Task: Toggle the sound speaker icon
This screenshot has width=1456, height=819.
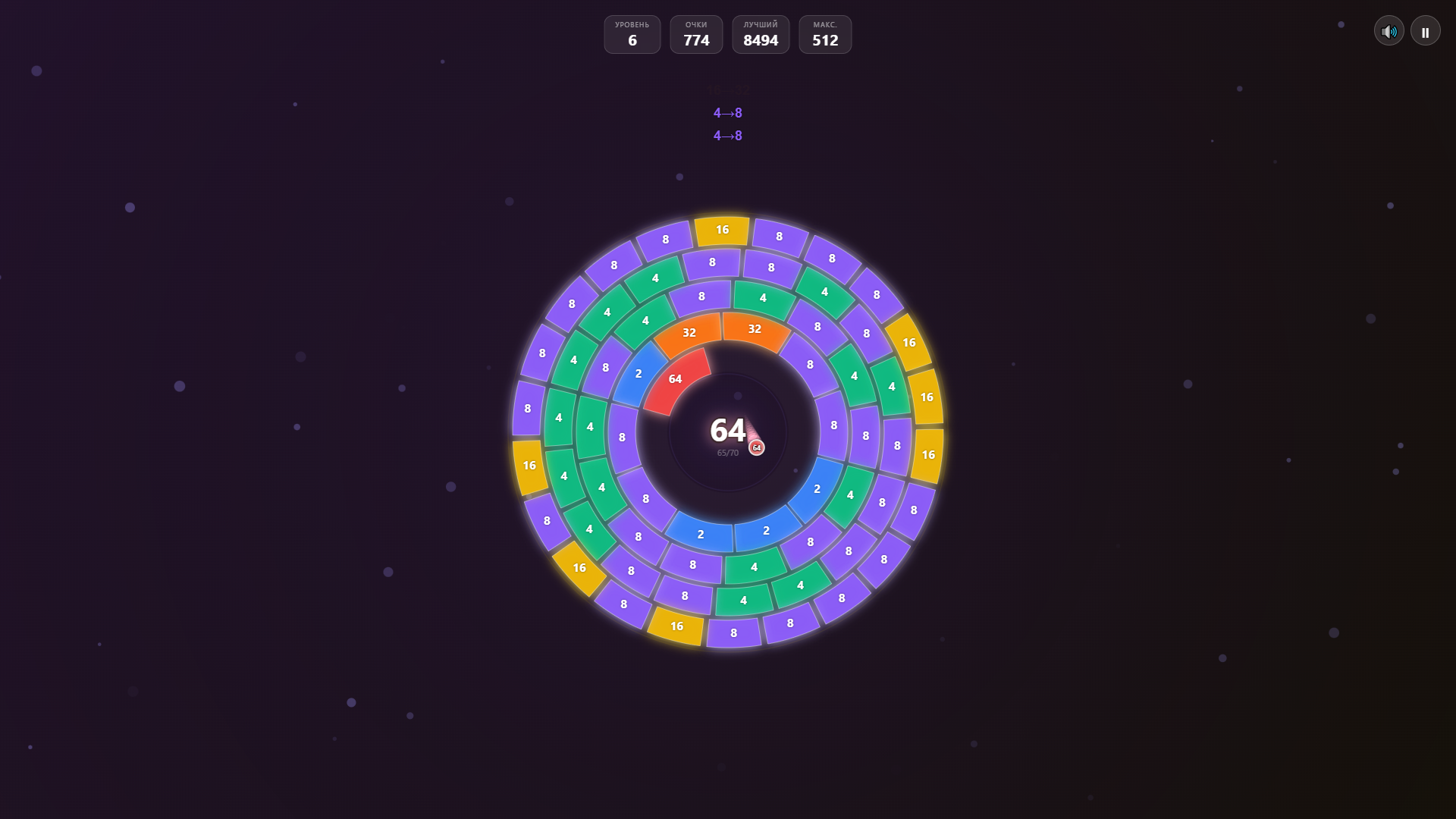Action: 1389,30
